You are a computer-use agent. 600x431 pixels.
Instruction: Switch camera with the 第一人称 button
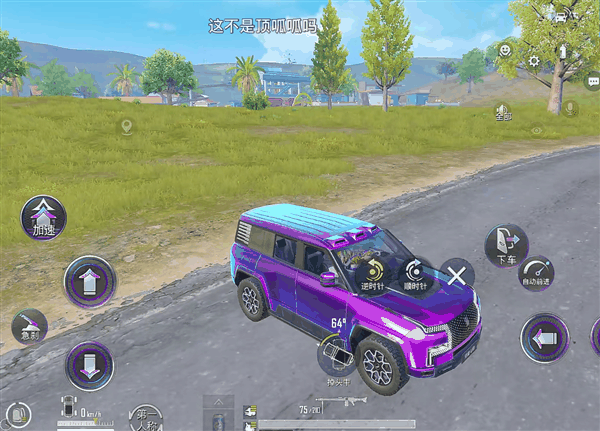coord(146,417)
